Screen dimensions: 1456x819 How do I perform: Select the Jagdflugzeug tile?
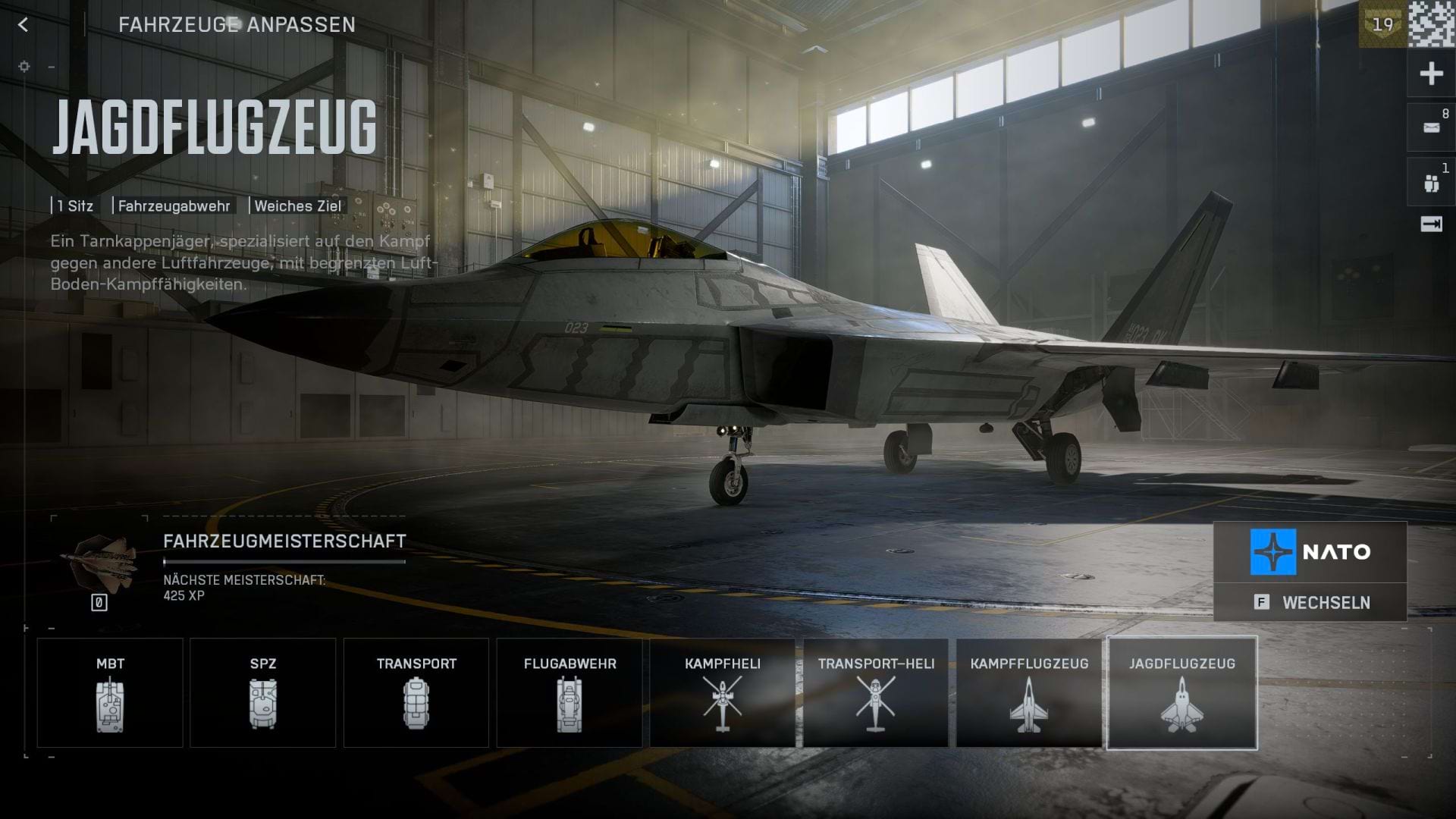click(1181, 692)
